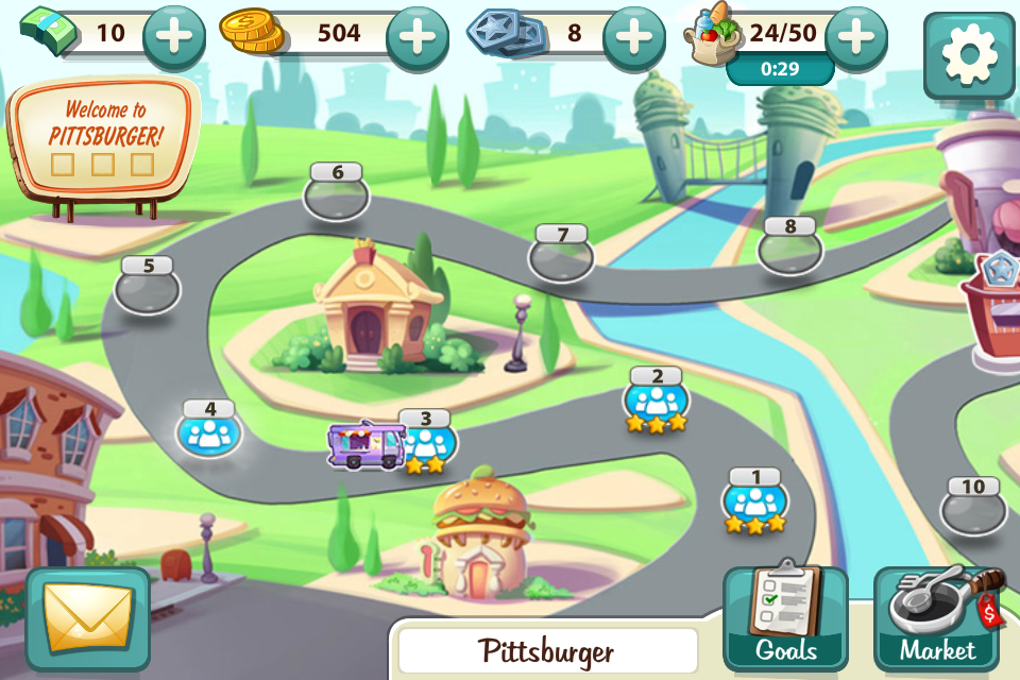
Task: Choose level 3 map node
Action: coord(430,441)
